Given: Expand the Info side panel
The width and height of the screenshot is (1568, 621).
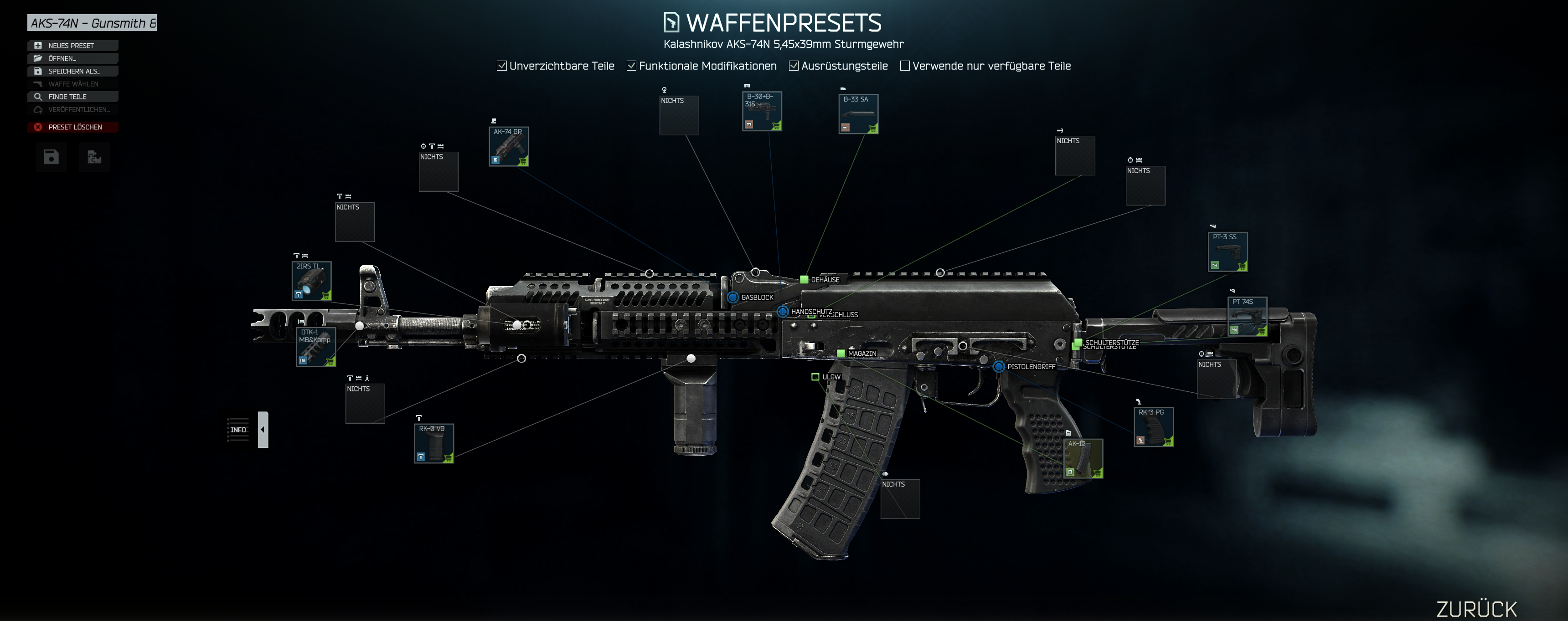Looking at the screenshot, I should point(263,429).
